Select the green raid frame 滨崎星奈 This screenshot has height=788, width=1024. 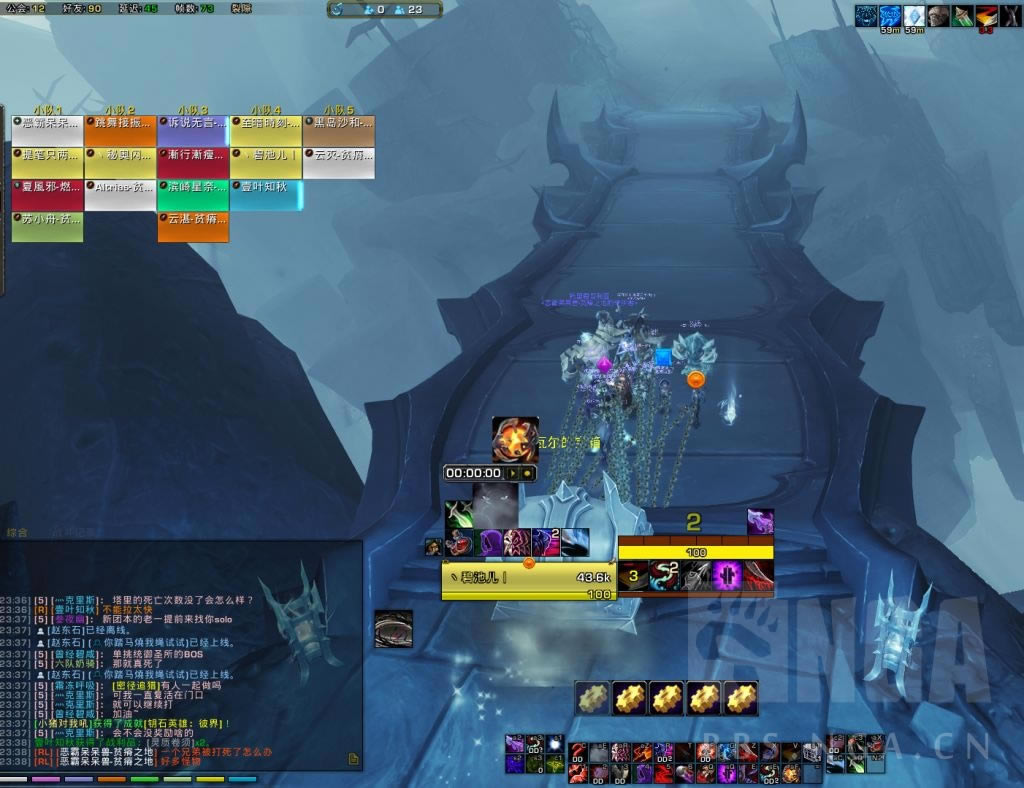point(193,195)
